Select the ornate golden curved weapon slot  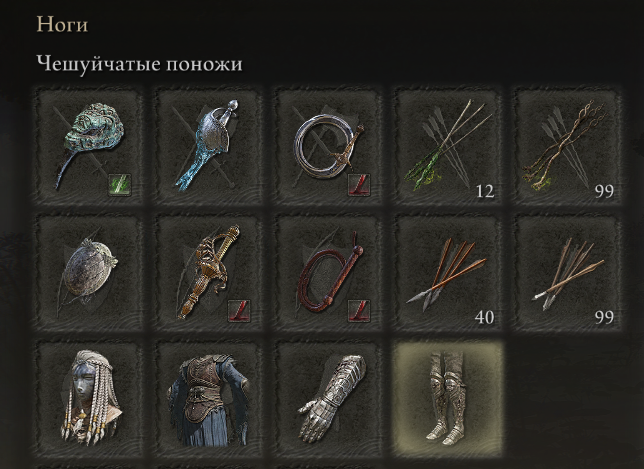[208, 270]
